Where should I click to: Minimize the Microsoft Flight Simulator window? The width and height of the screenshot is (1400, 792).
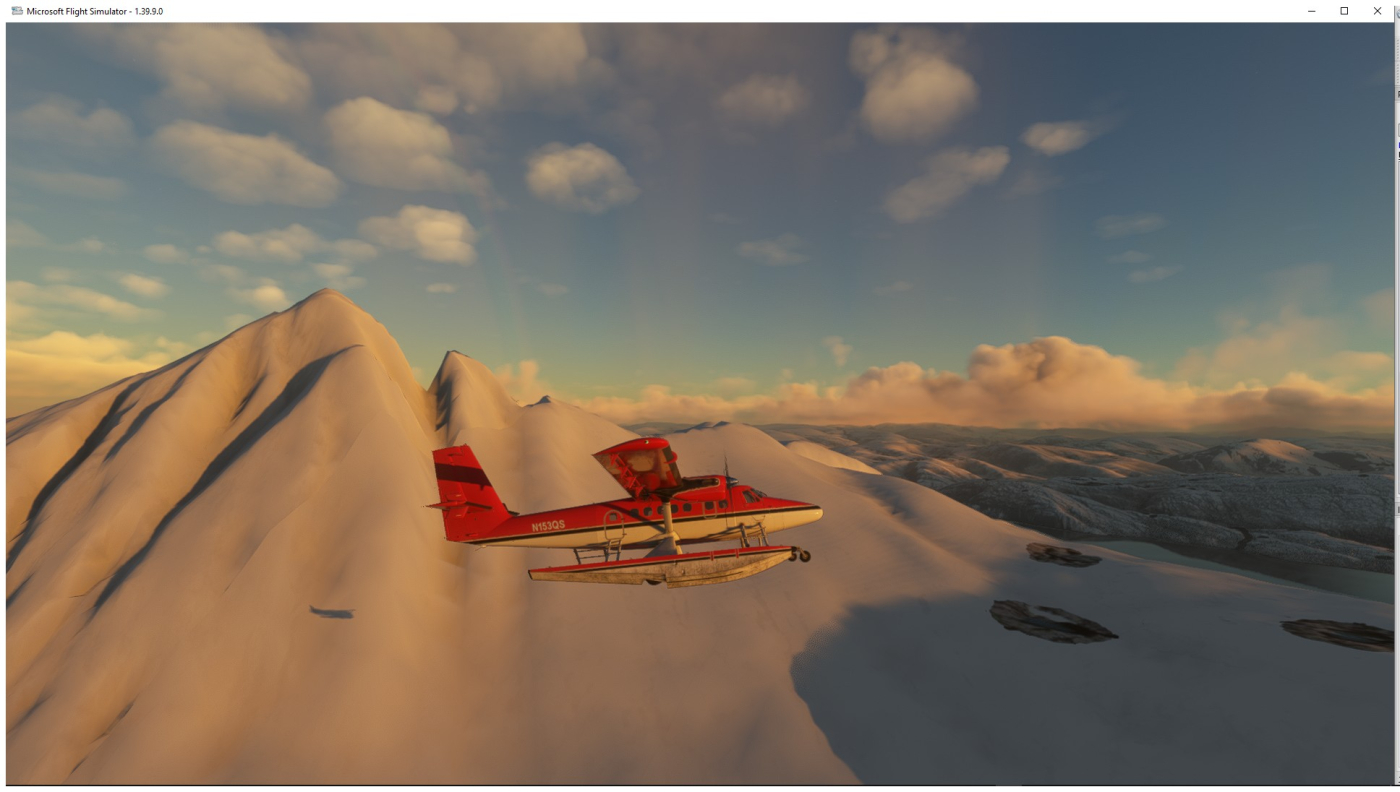1311,11
